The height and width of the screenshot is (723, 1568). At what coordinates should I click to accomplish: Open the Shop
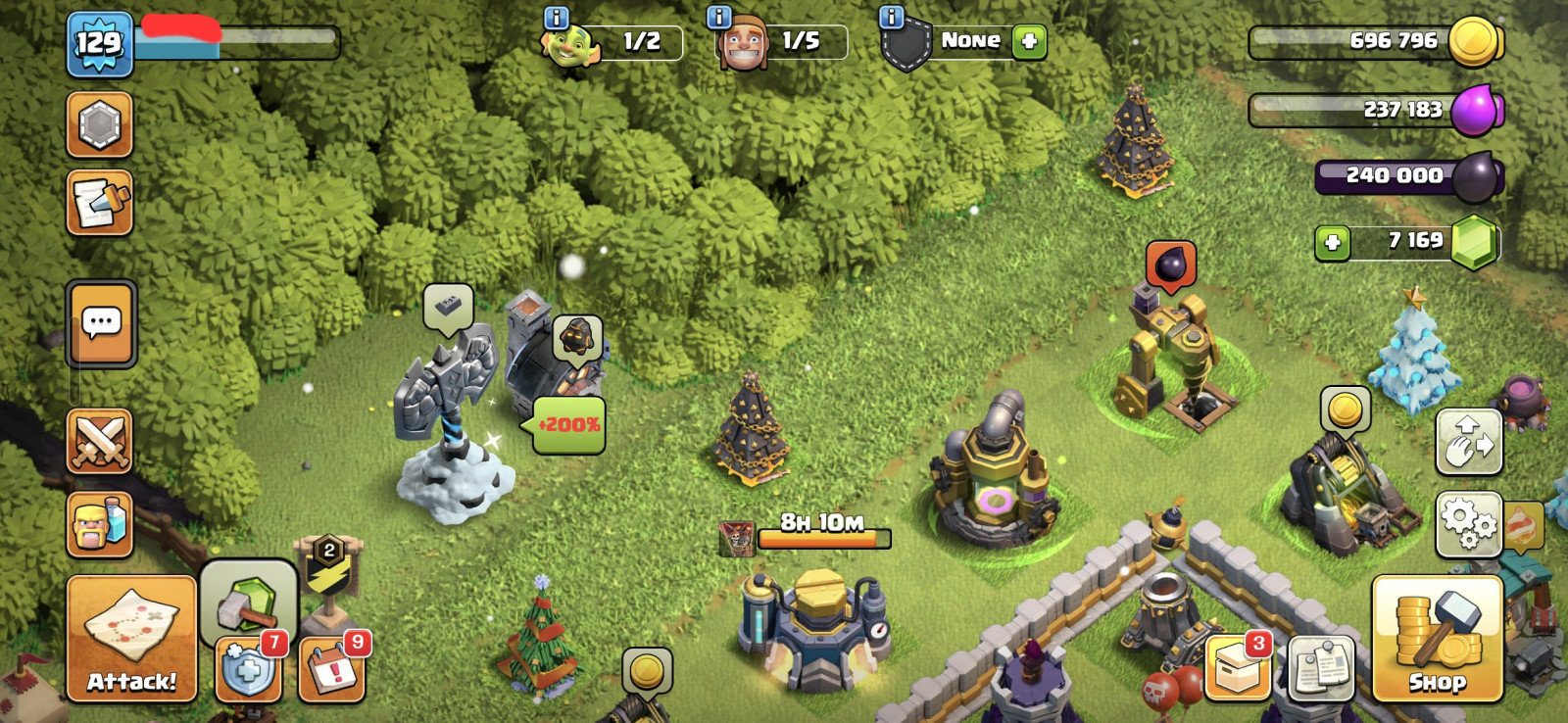point(1437,639)
